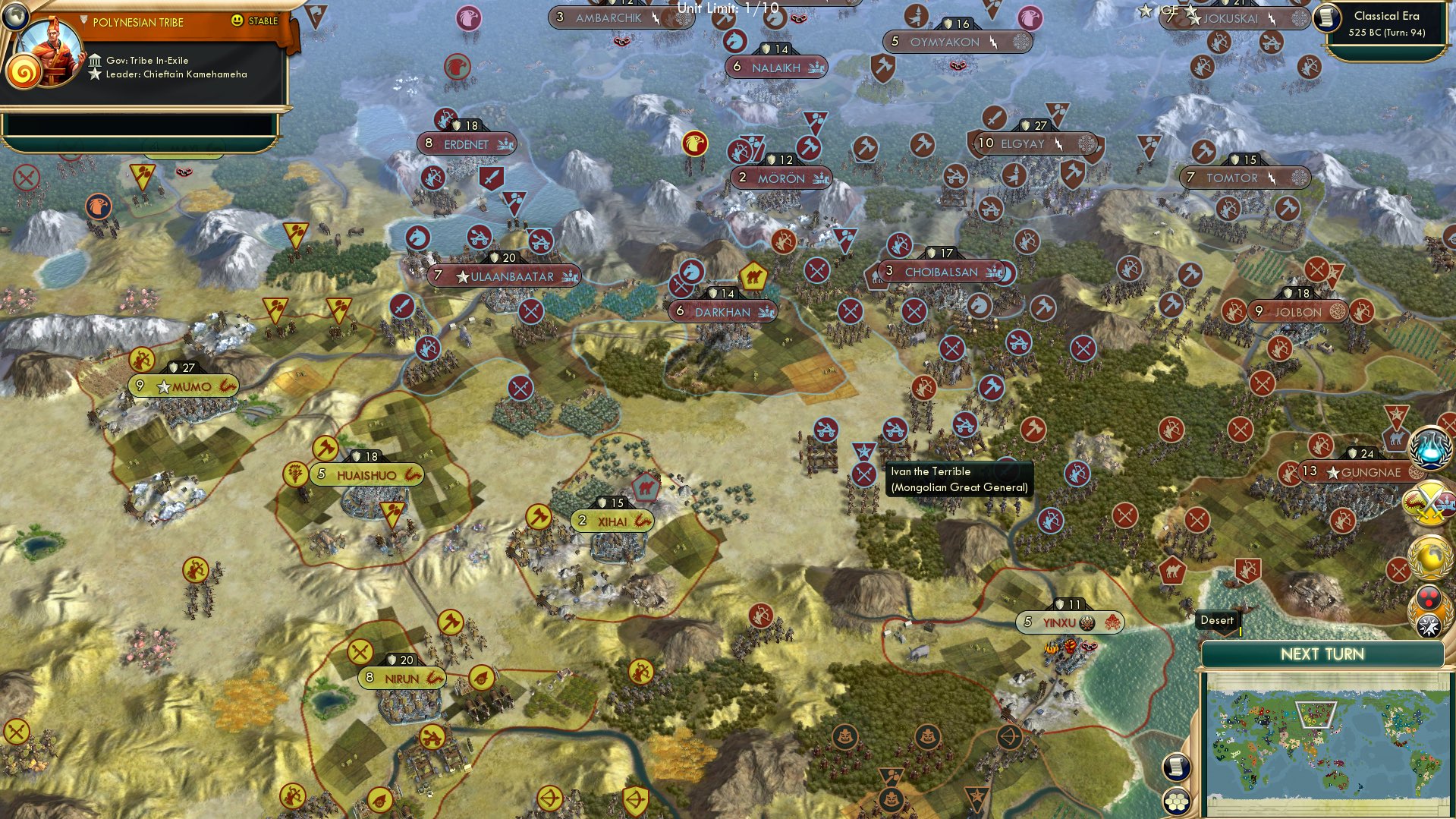
Task: Open the notification log scroll icon
Action: coord(1175,767)
